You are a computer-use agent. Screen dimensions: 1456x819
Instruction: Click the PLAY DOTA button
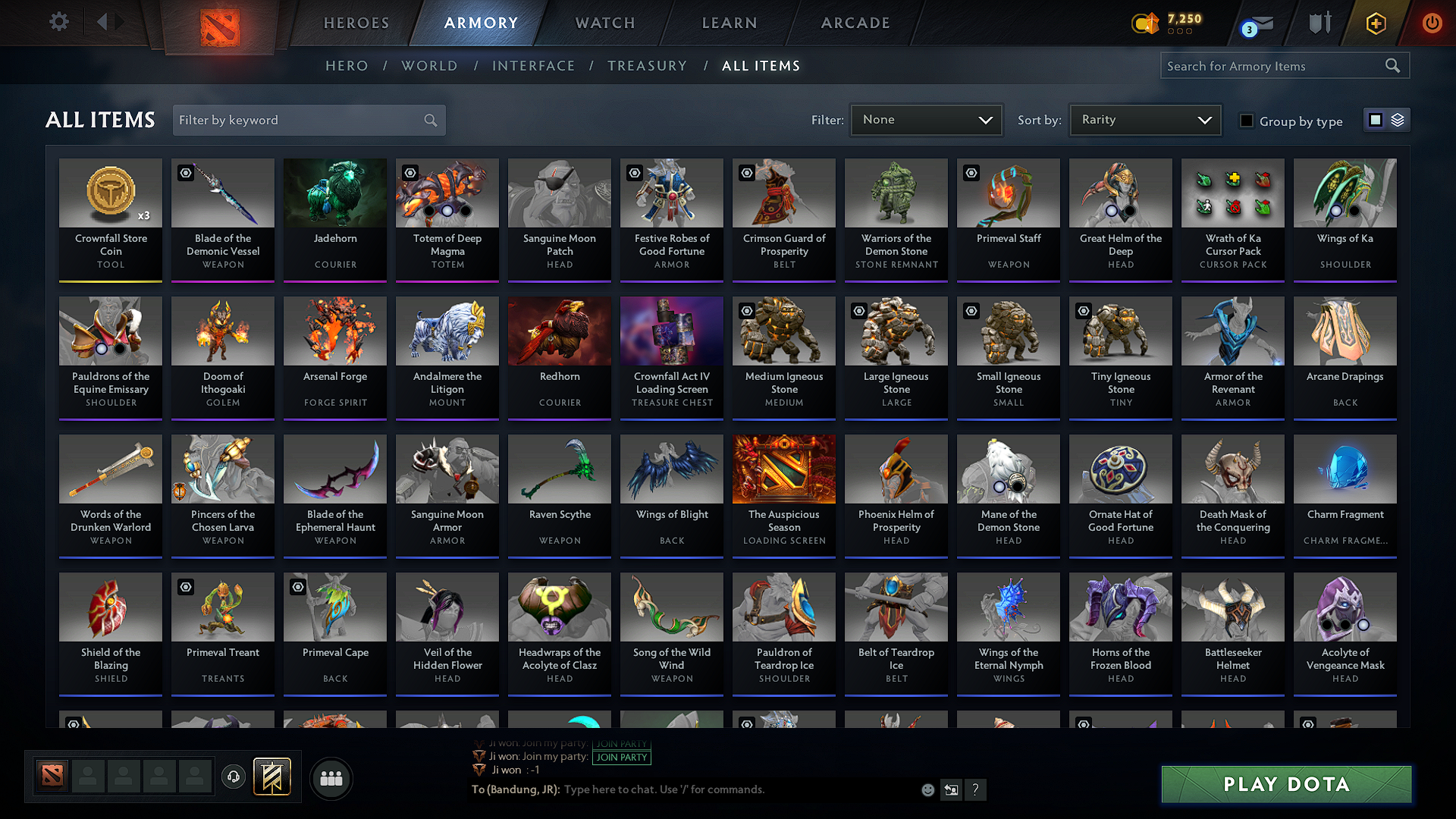point(1285,784)
